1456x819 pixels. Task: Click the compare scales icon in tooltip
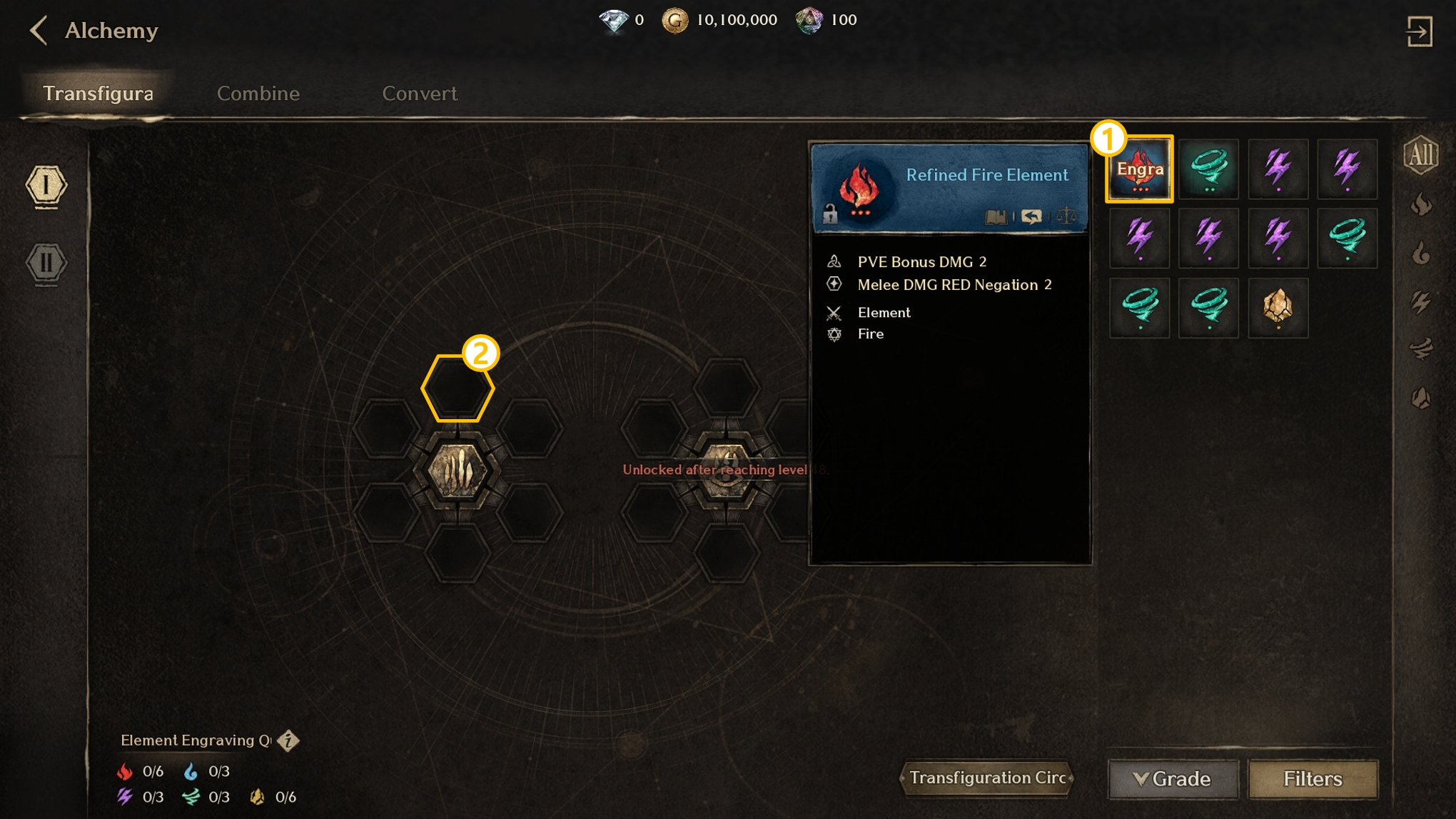click(1066, 216)
